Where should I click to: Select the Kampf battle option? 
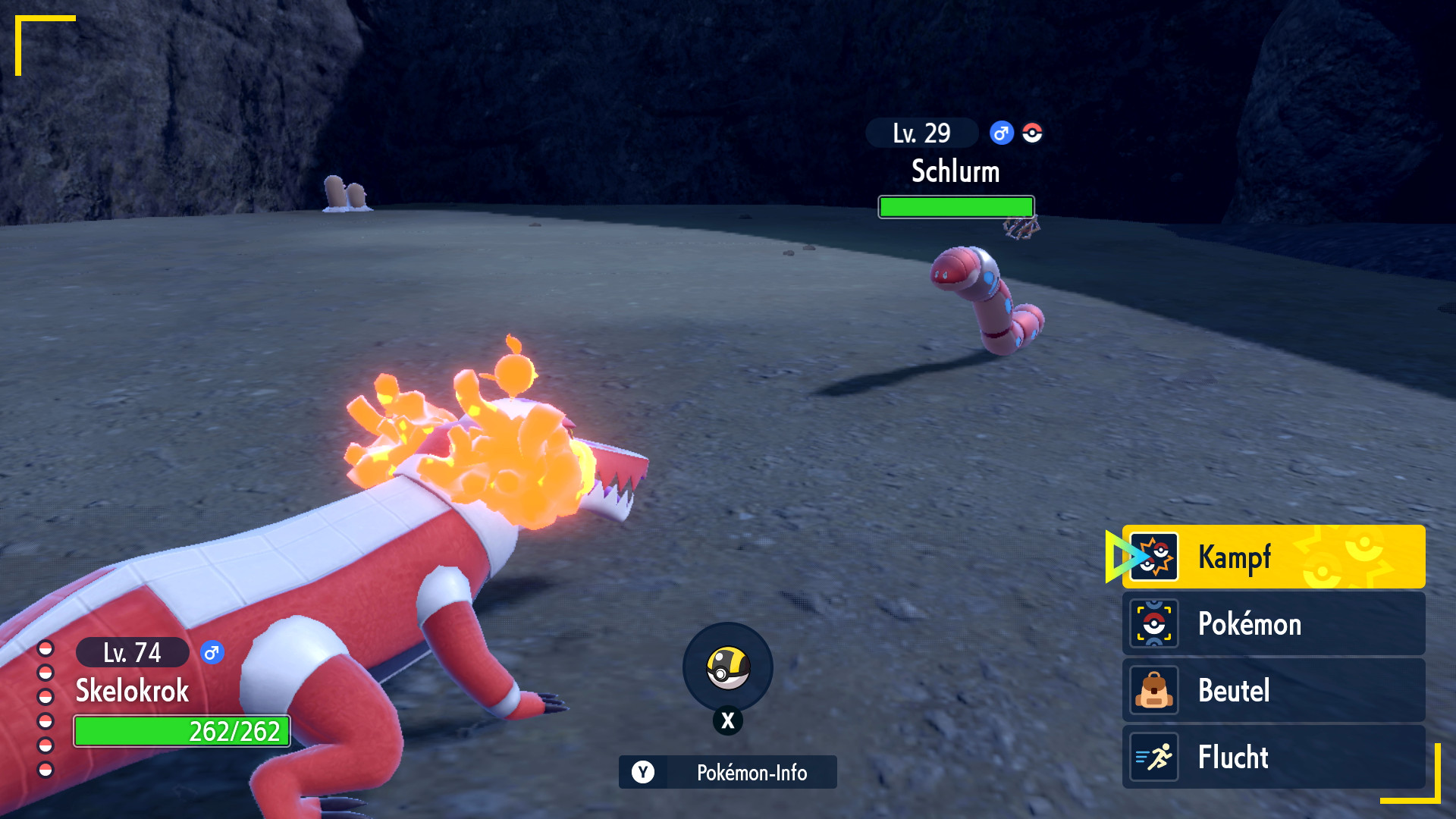[1272, 557]
